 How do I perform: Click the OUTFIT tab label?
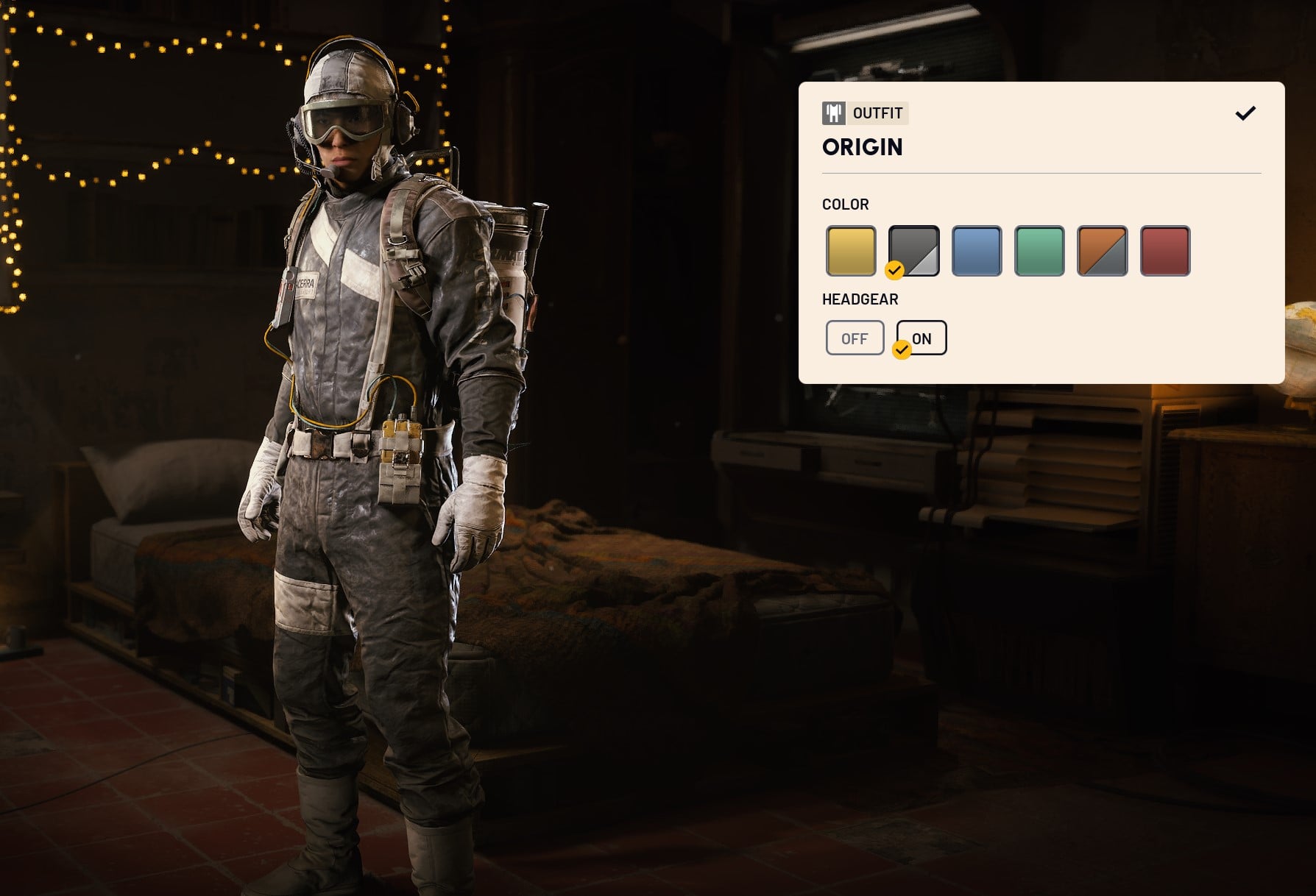(x=877, y=113)
